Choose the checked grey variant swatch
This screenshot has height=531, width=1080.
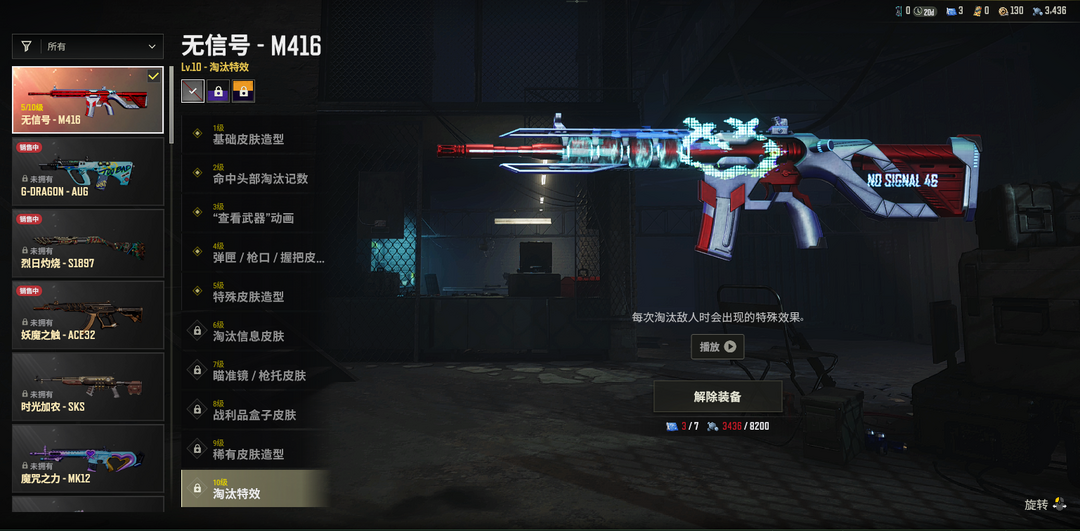(x=193, y=92)
